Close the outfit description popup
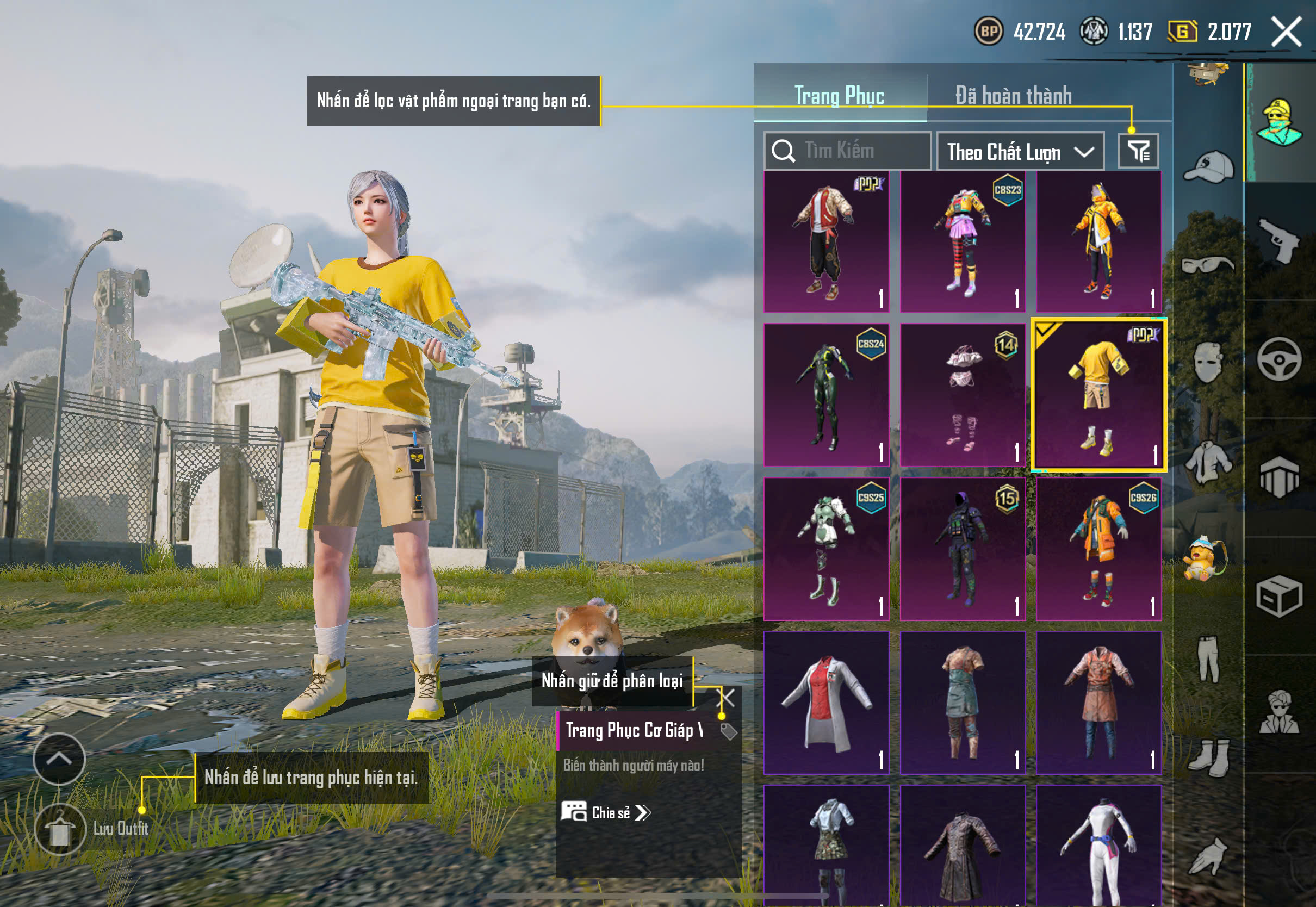1316x907 pixels. click(727, 697)
